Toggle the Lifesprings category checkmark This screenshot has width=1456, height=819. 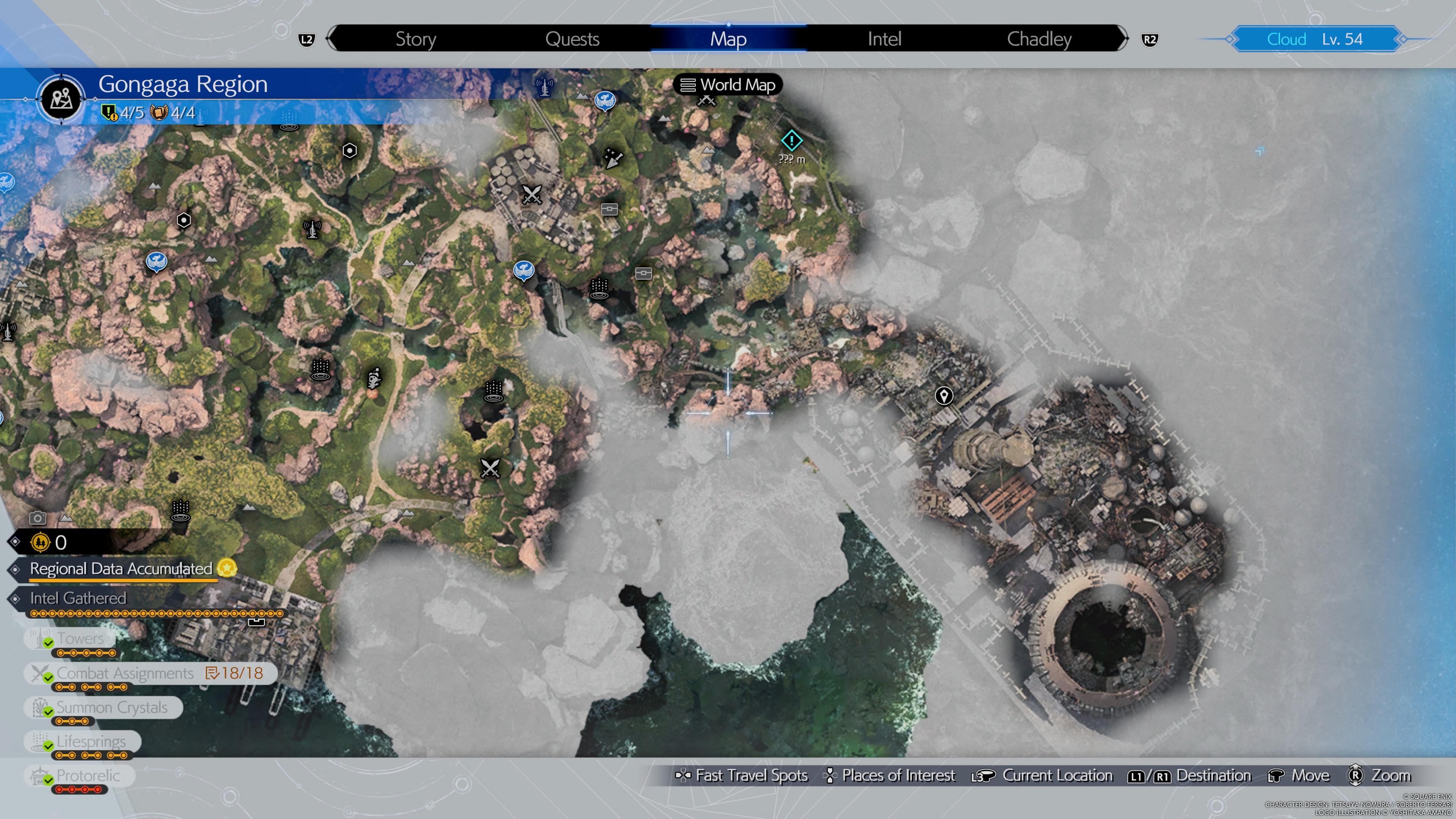coord(91,741)
